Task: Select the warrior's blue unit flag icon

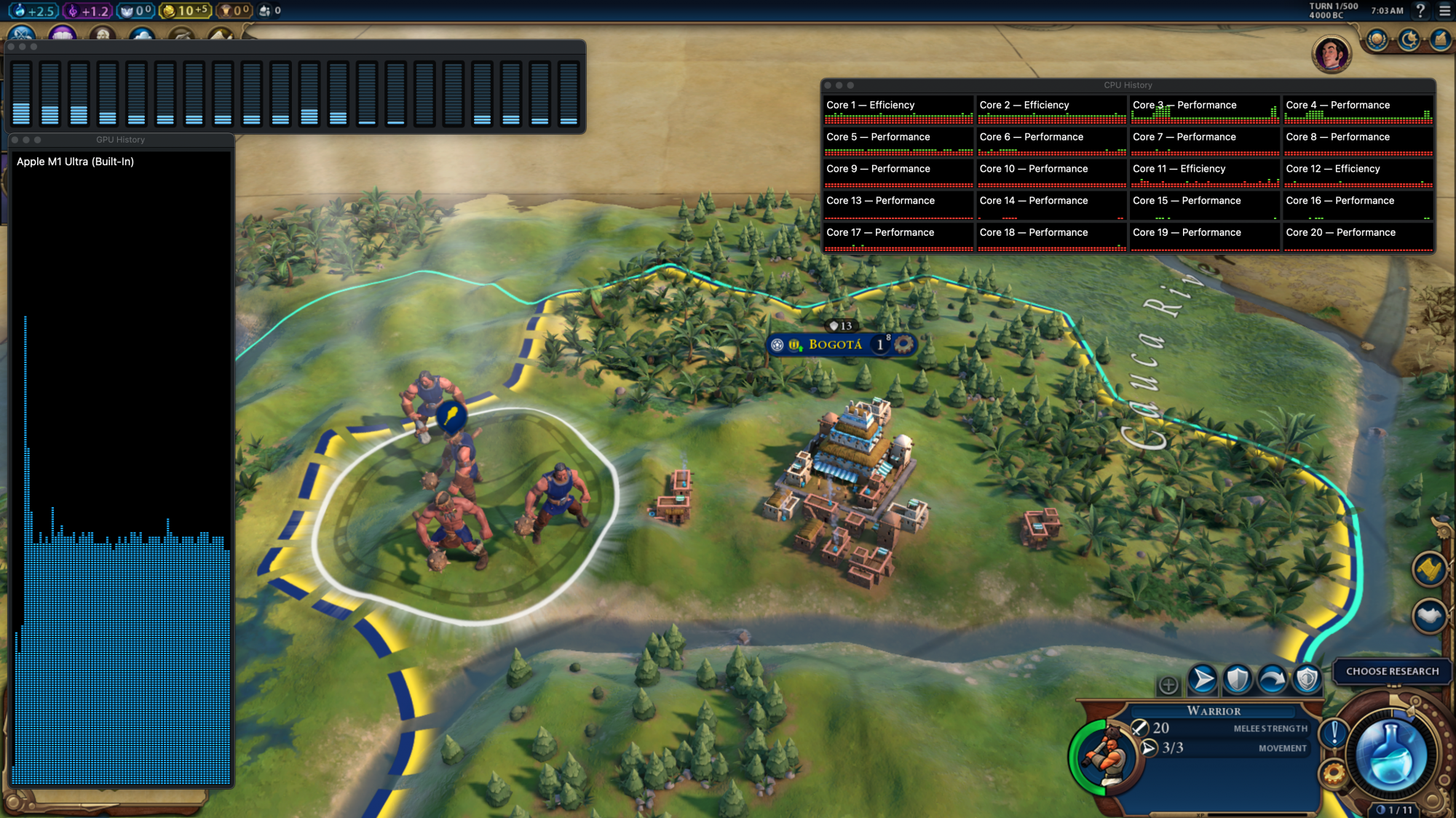Action: click(x=451, y=416)
